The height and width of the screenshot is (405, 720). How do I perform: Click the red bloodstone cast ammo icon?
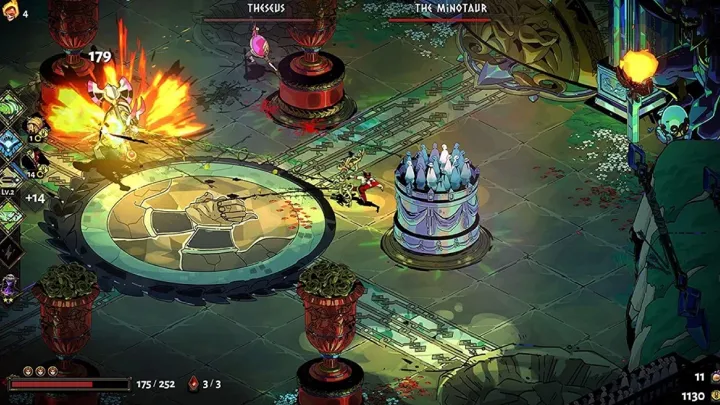pyautogui.click(x=194, y=384)
